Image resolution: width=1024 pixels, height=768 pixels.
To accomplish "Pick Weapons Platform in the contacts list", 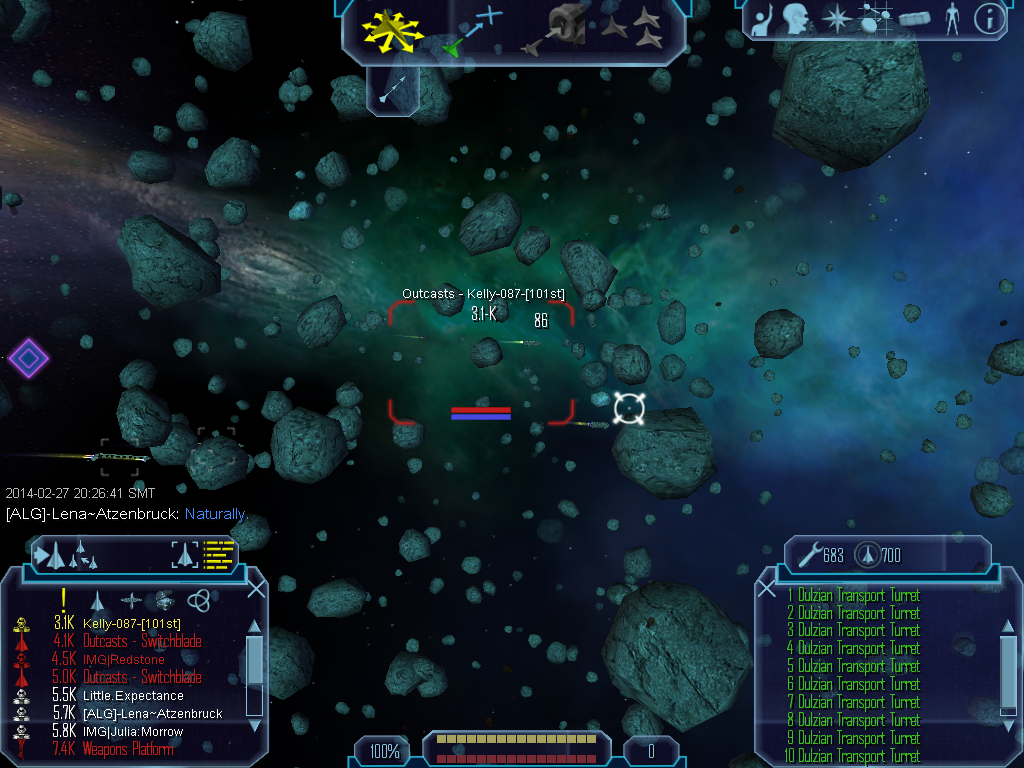I will point(128,749).
